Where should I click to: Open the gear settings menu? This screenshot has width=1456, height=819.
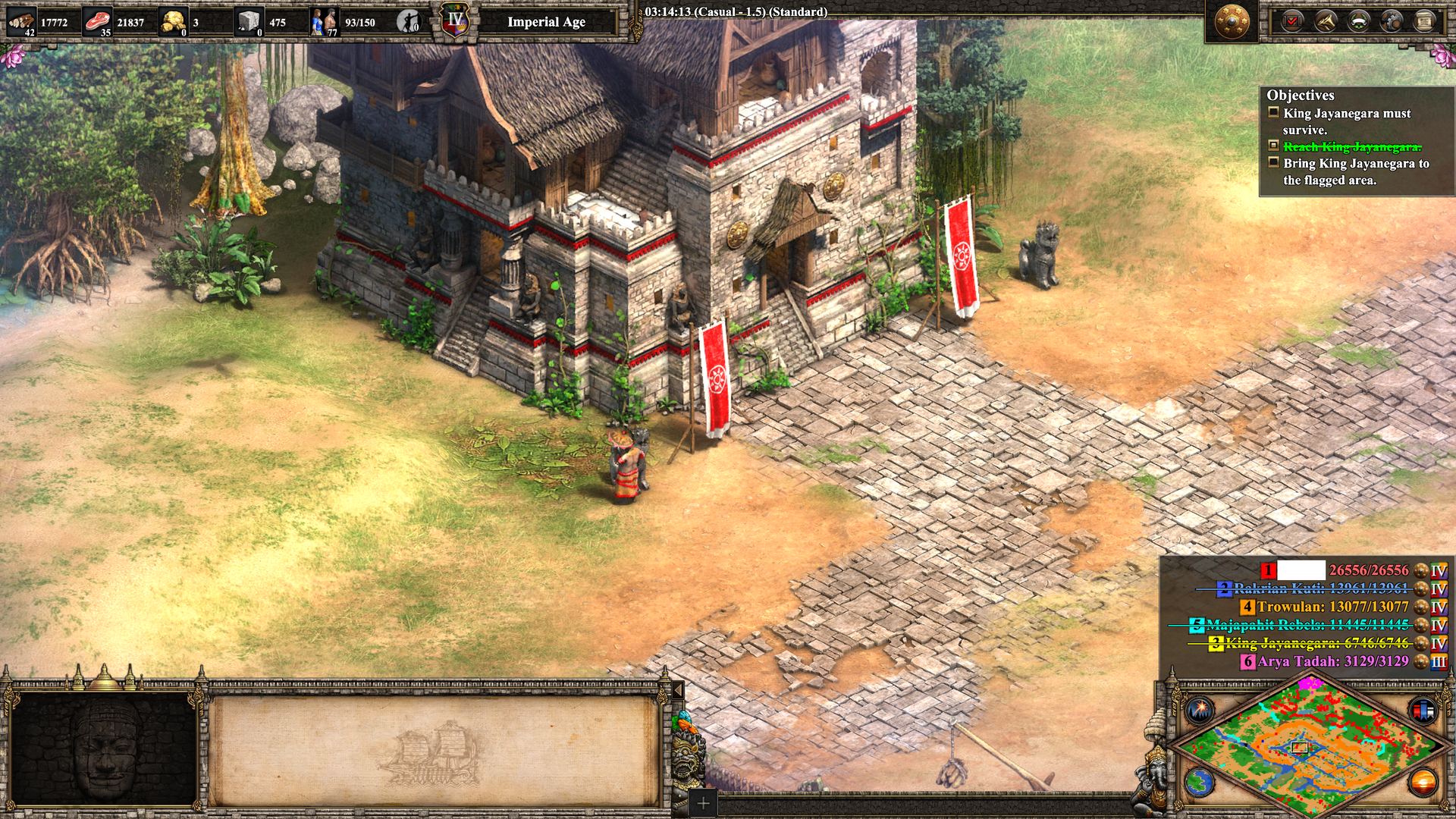pos(1392,21)
